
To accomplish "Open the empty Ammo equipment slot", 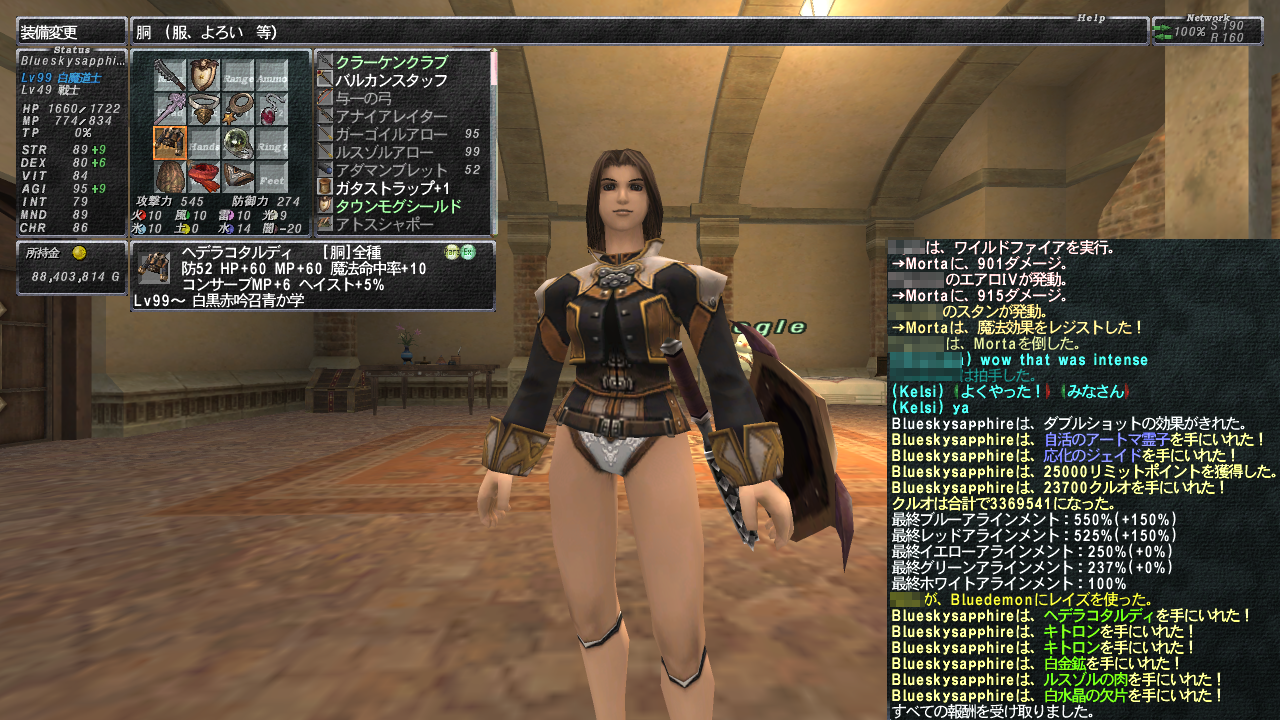I will (272, 75).
